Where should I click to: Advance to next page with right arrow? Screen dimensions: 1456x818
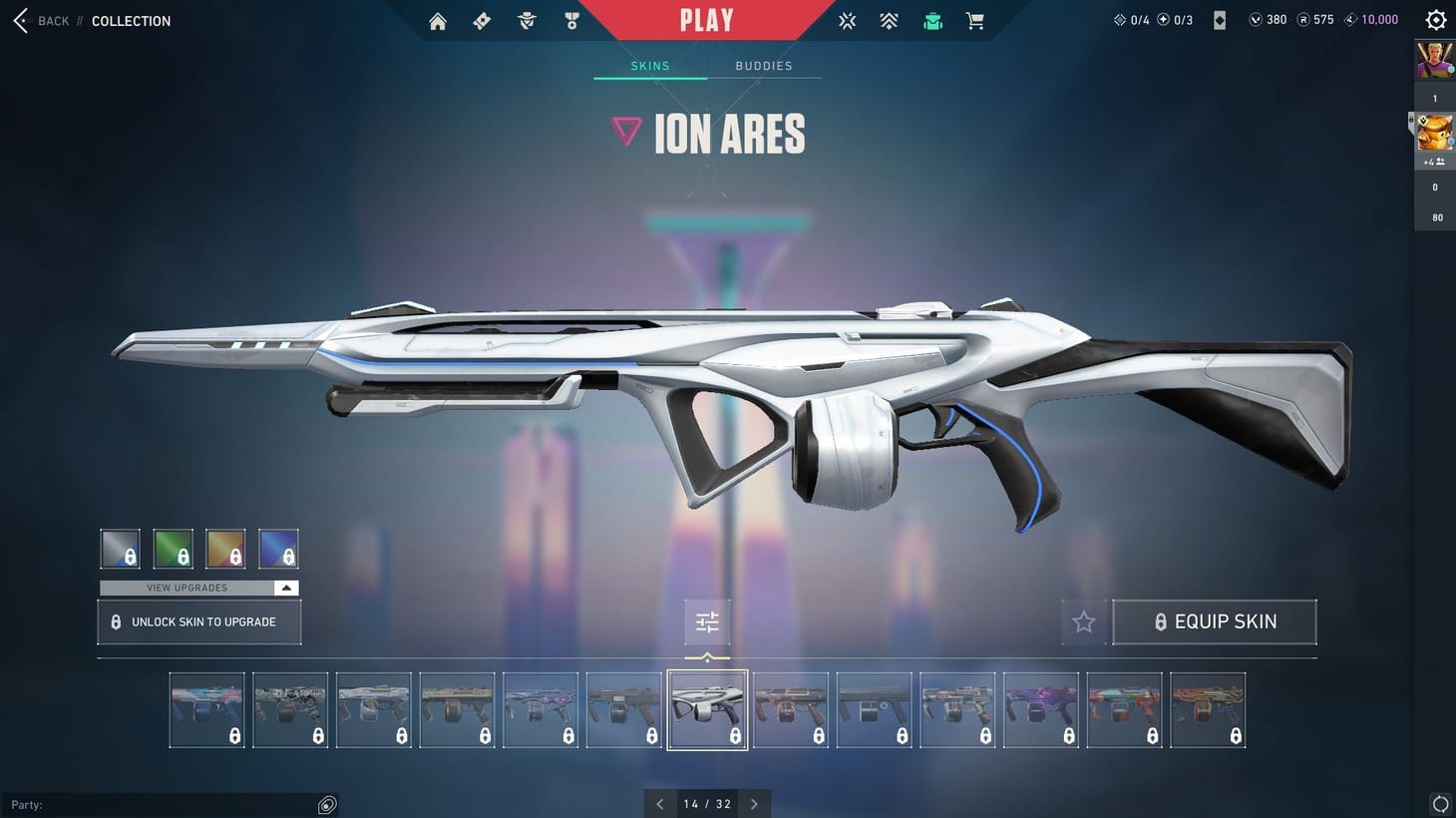point(755,803)
